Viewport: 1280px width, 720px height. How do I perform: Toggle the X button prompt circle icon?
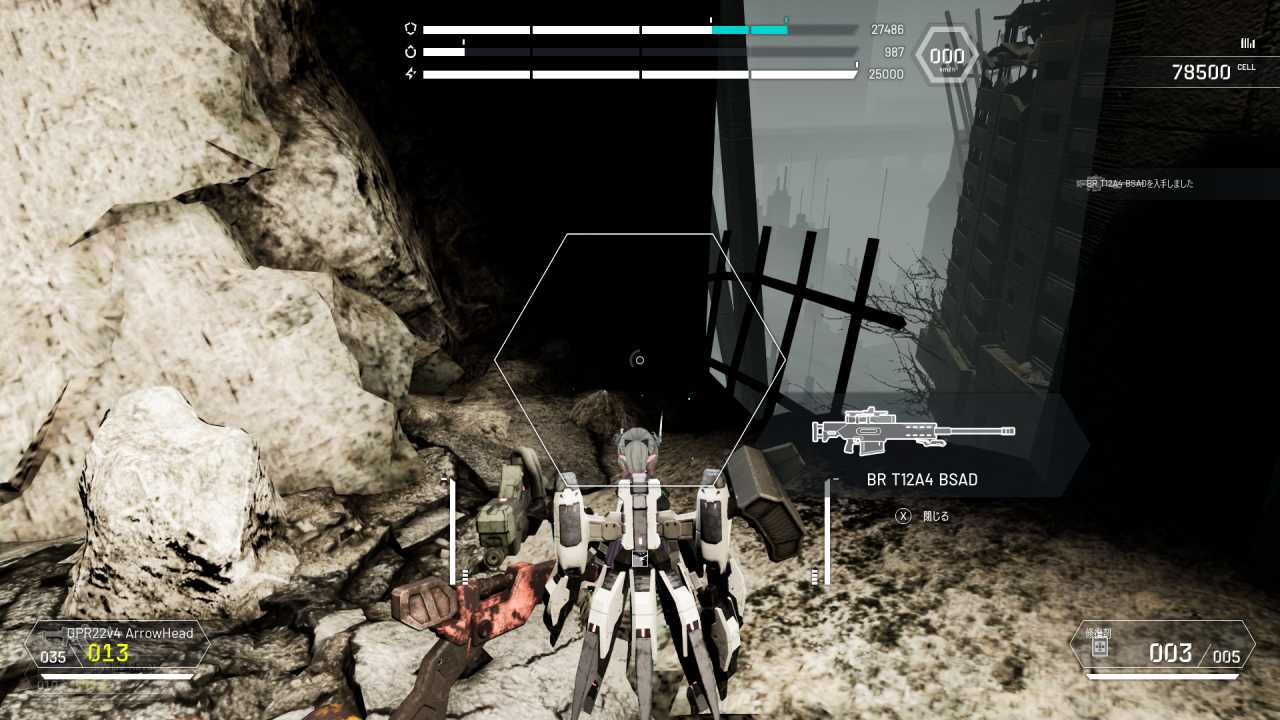903,517
